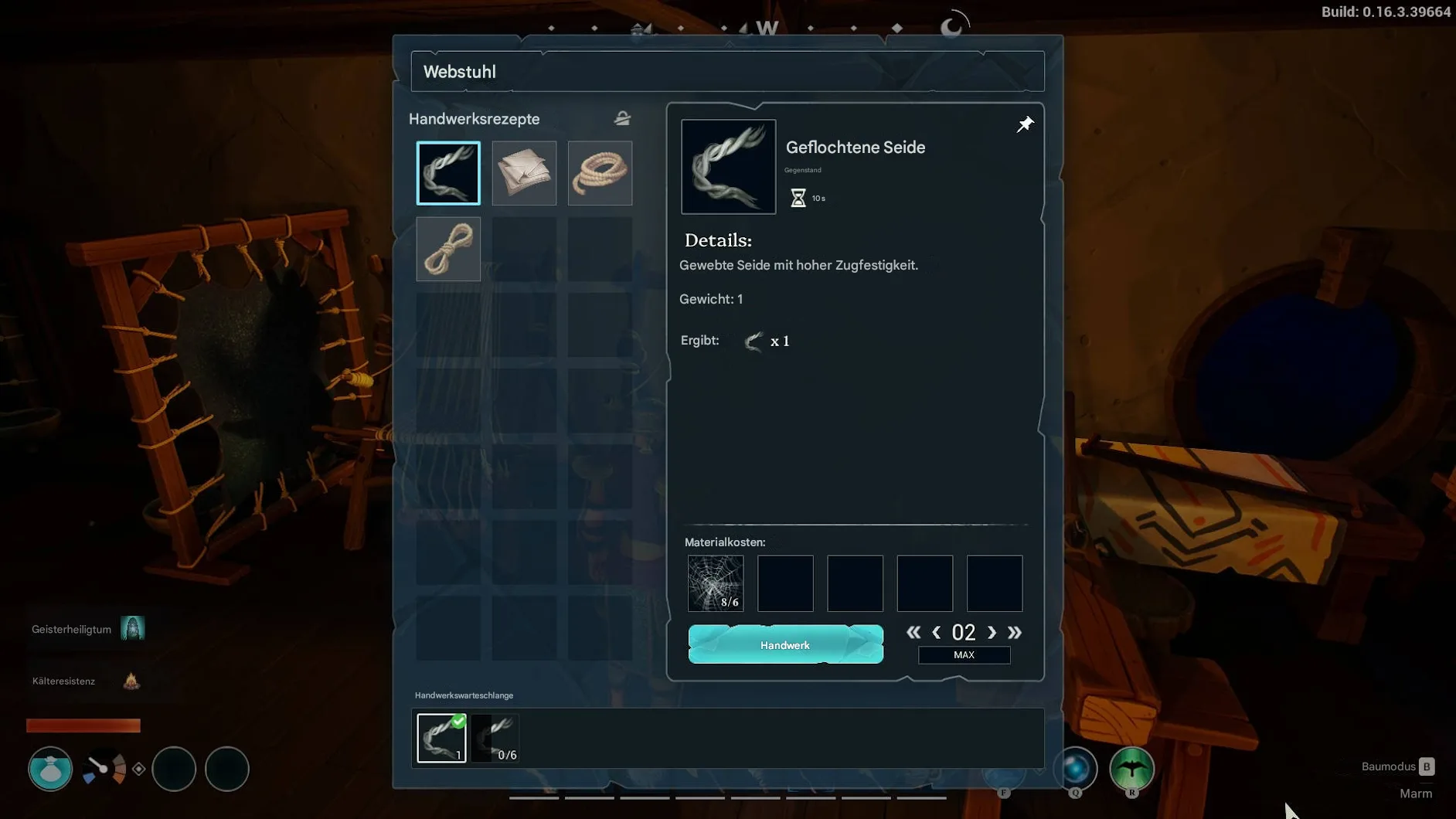Viewport: 1456px width, 819px height.
Task: Pin the Geflochtene Seide recipe
Action: 1025,124
